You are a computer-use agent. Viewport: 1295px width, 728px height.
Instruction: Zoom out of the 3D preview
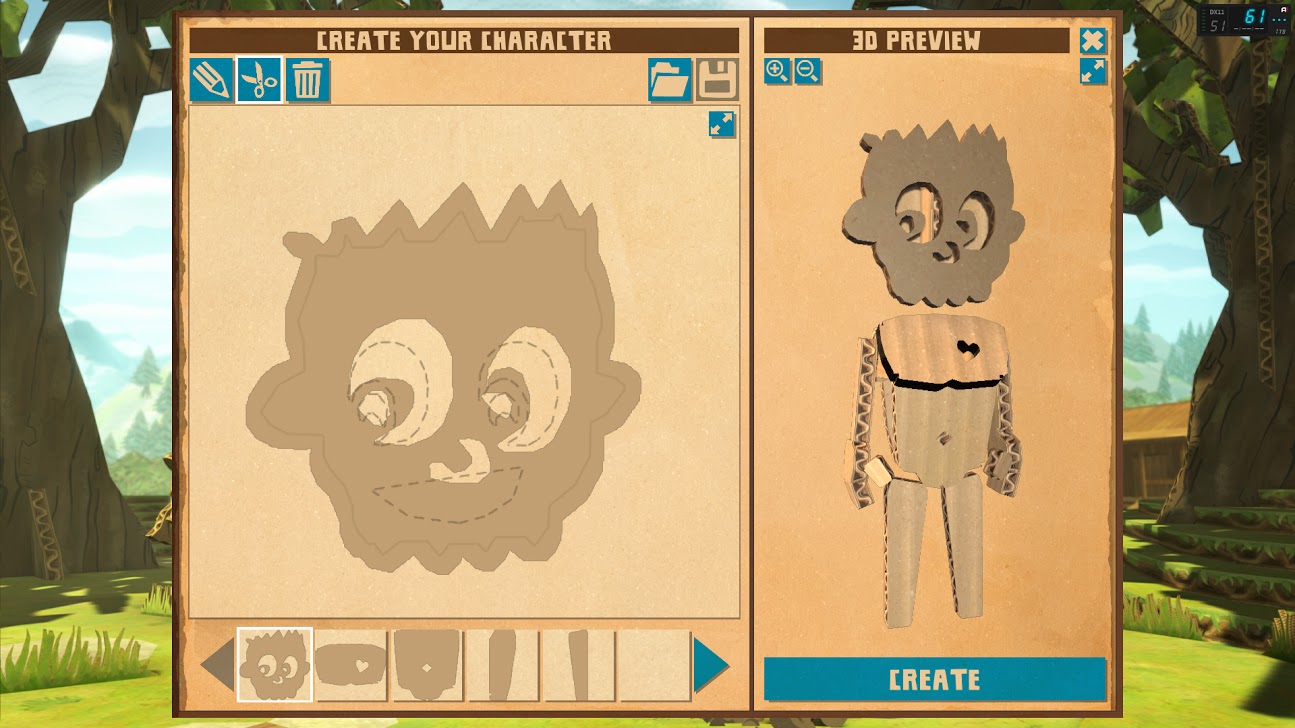808,72
